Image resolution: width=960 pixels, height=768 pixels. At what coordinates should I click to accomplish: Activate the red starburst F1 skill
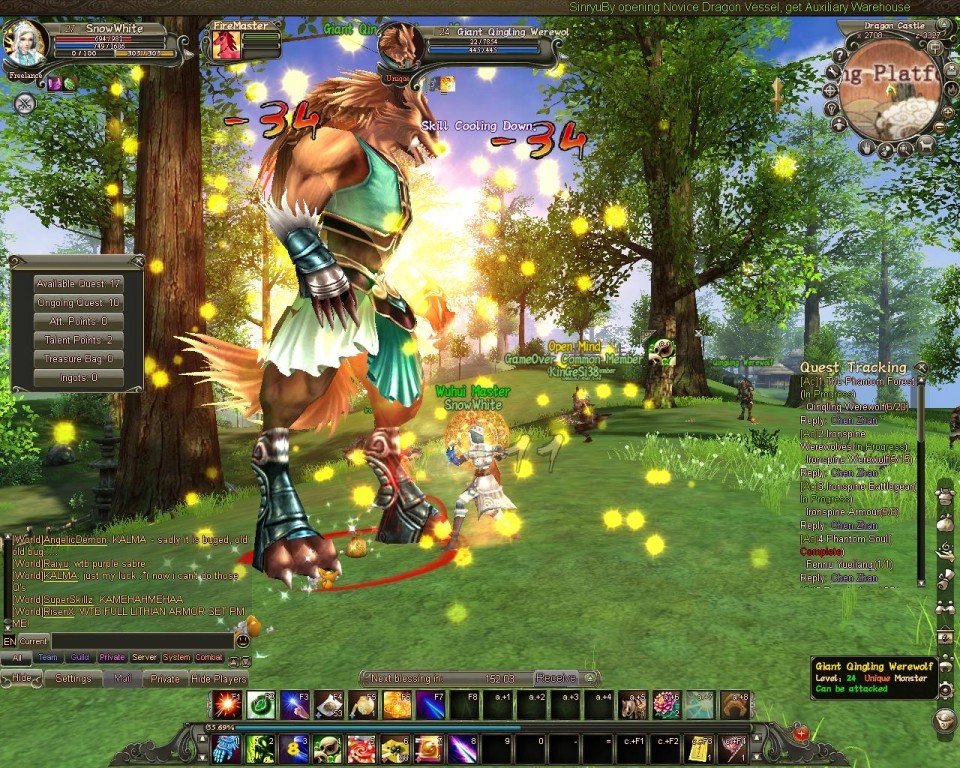pos(225,705)
